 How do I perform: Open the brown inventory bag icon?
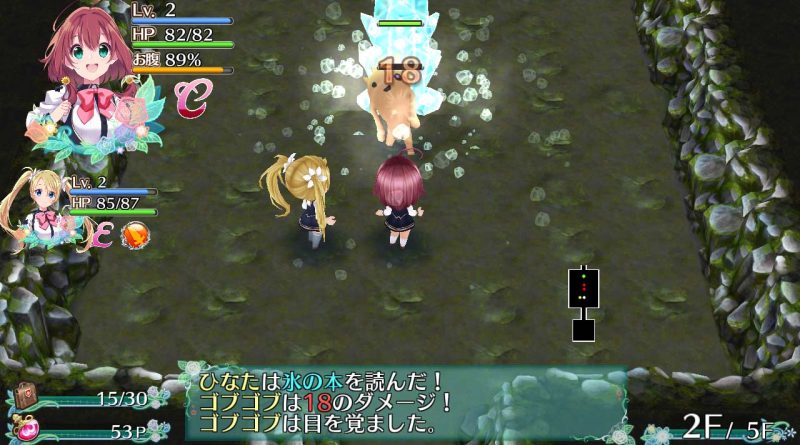24,397
